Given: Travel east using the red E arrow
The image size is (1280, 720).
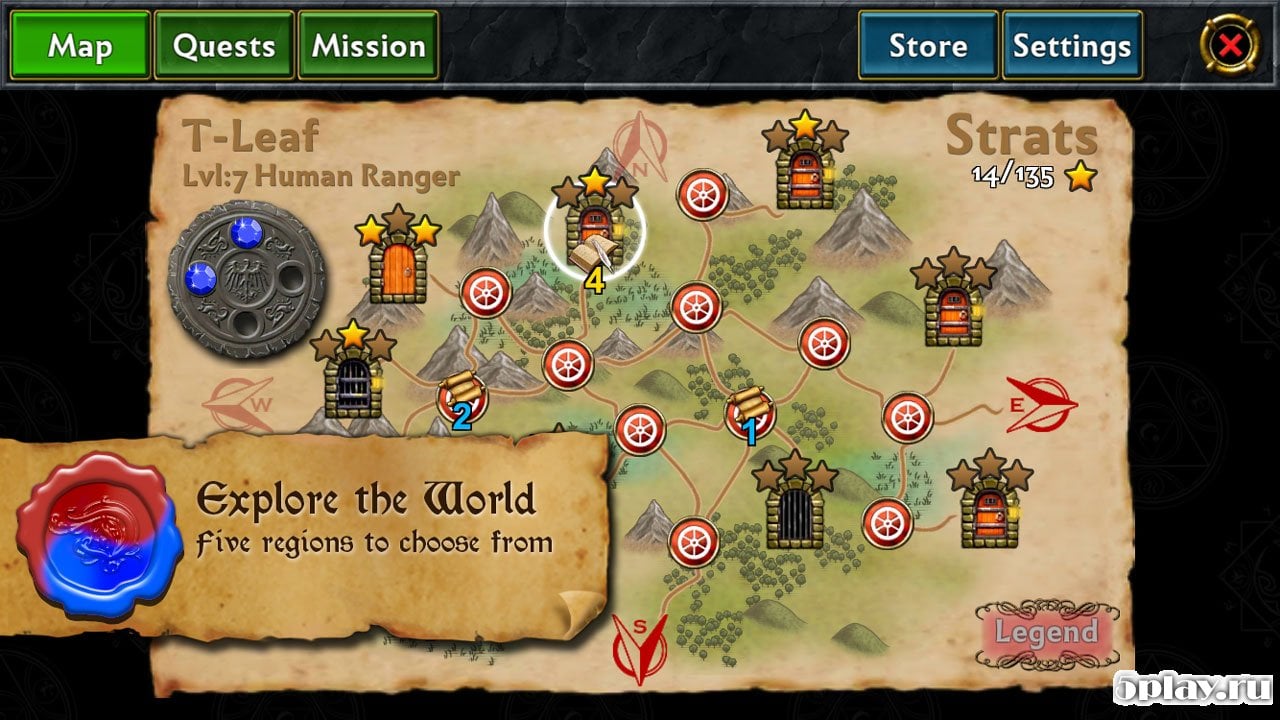Looking at the screenshot, I should point(1040,404).
